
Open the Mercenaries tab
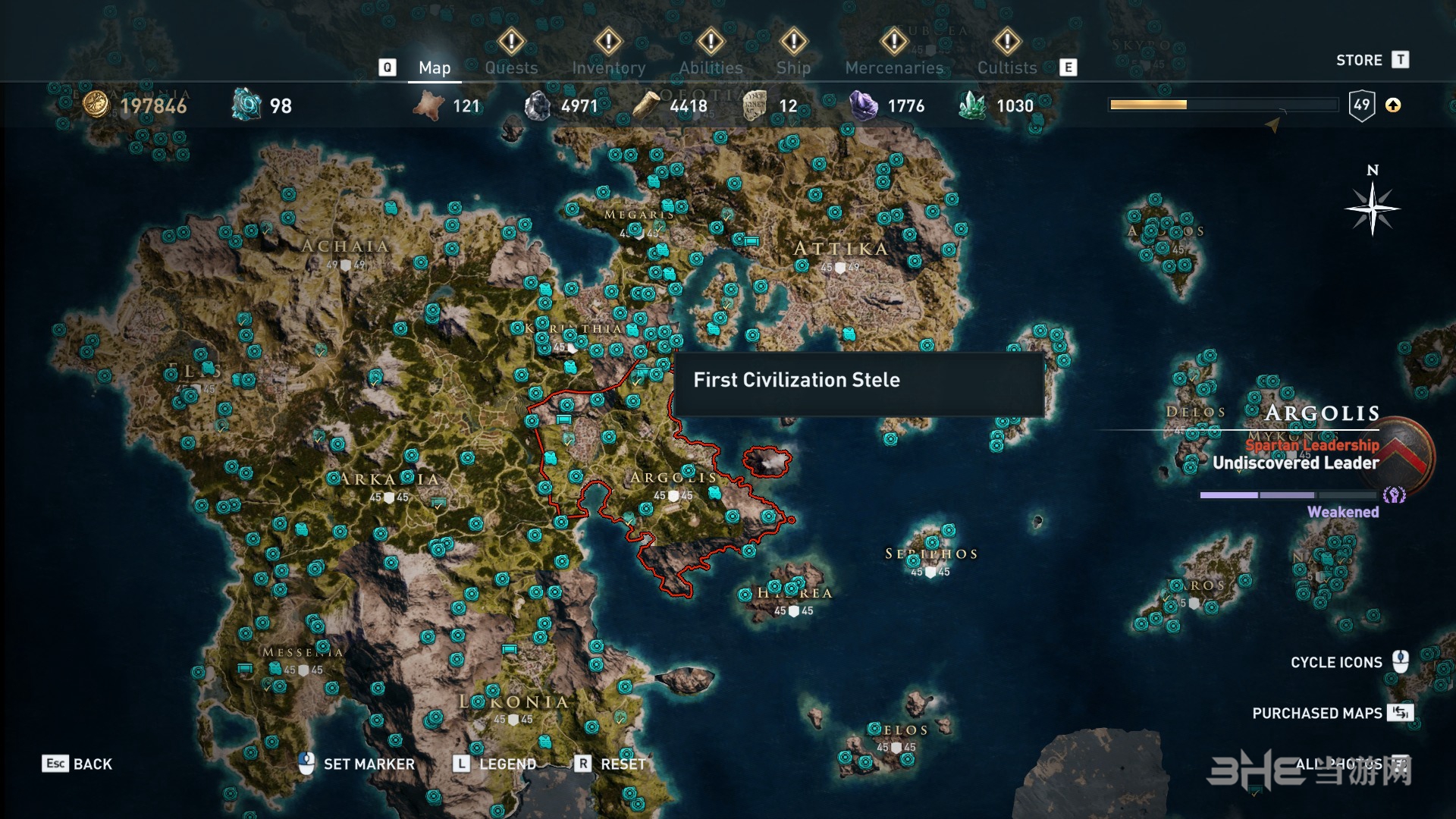tap(894, 67)
